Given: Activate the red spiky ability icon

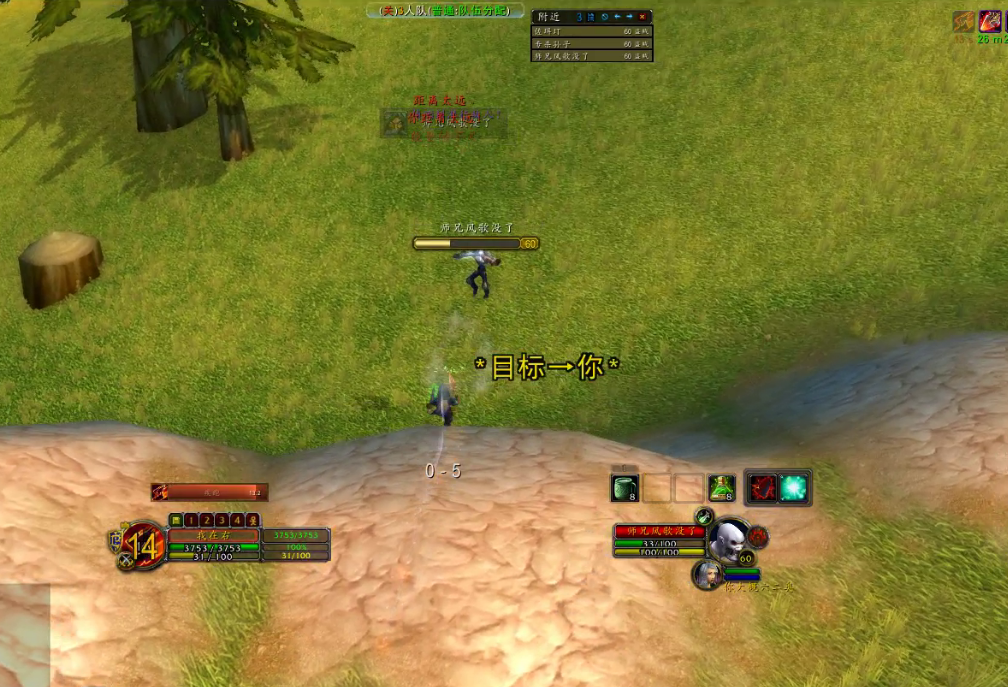Looking at the screenshot, I should click(763, 488).
